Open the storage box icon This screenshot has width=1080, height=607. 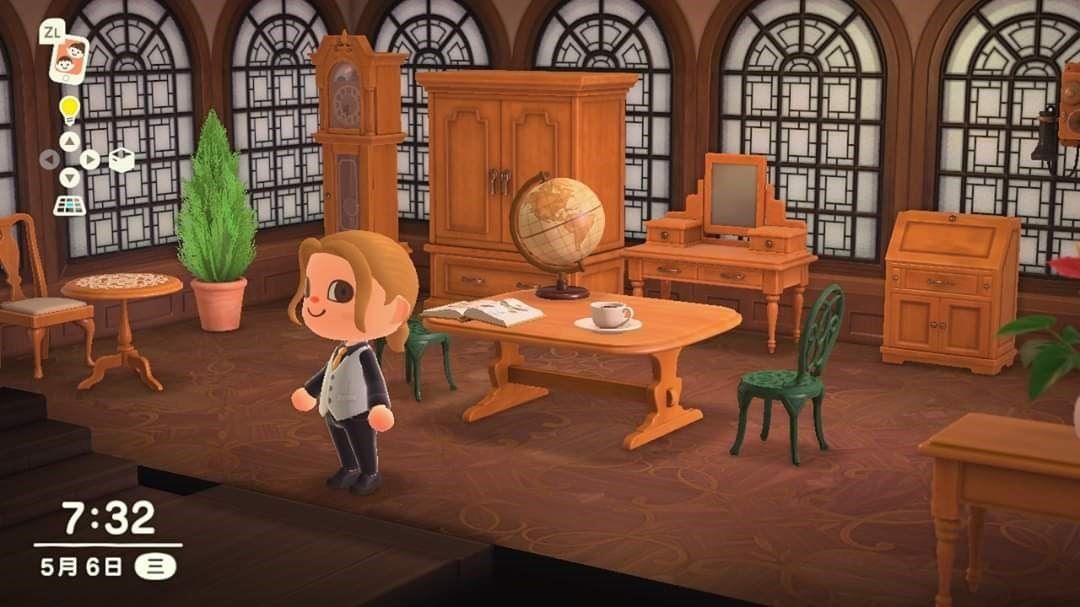(121, 160)
